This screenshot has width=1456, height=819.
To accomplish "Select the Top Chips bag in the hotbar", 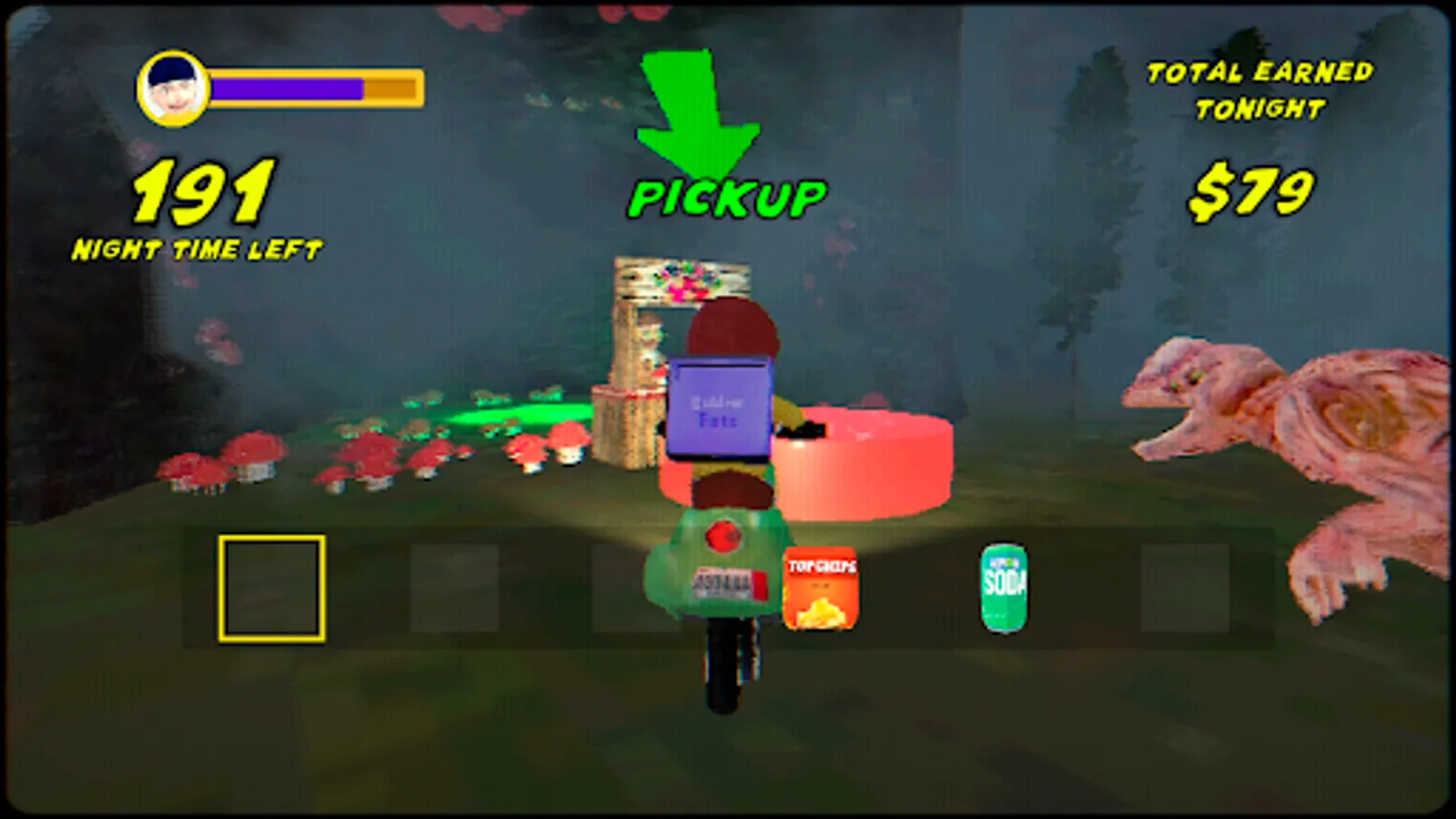I will tap(820, 589).
